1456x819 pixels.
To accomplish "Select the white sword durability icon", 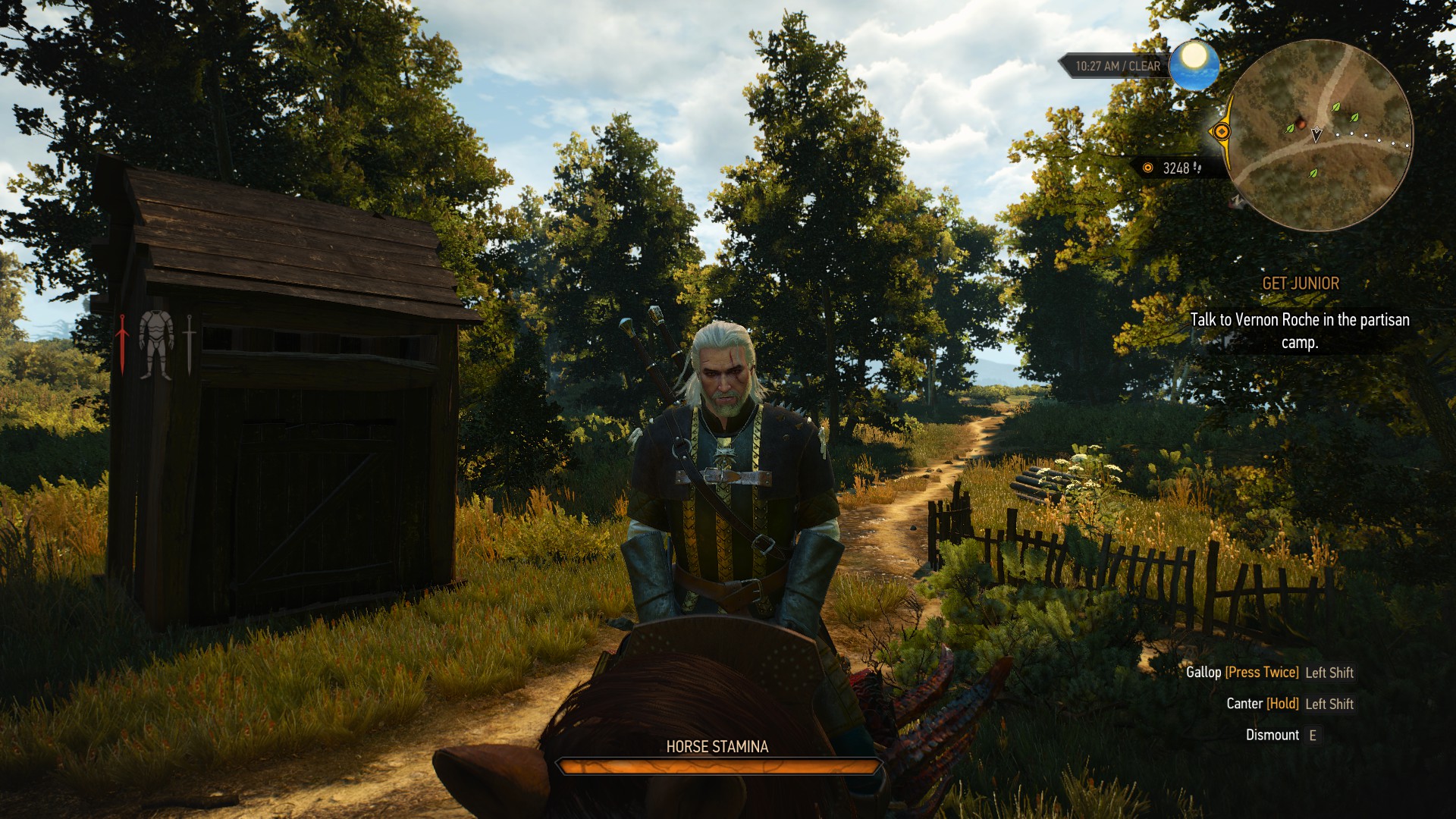I will tap(189, 344).
